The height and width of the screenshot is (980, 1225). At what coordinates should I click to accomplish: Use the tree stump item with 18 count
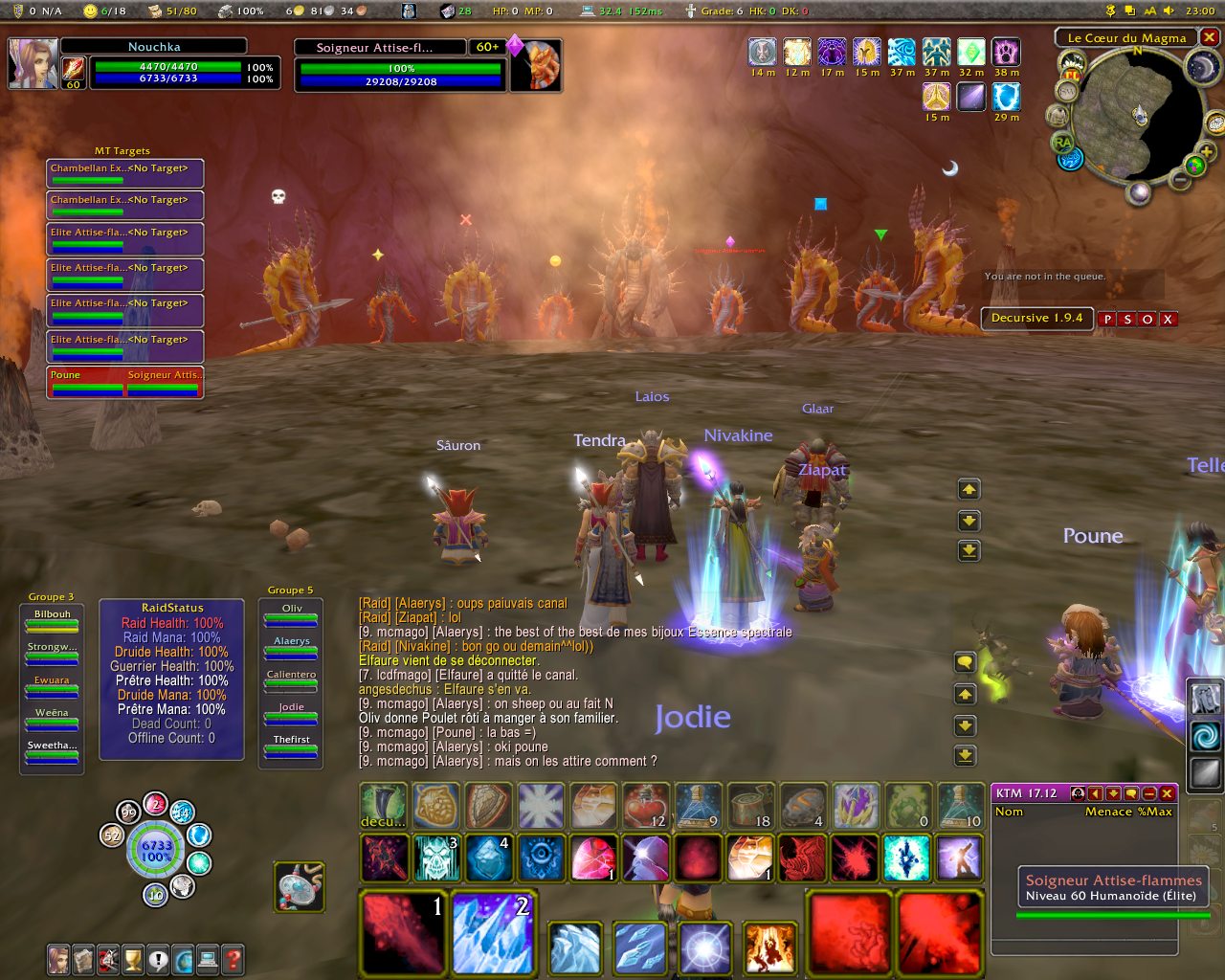tap(750, 806)
